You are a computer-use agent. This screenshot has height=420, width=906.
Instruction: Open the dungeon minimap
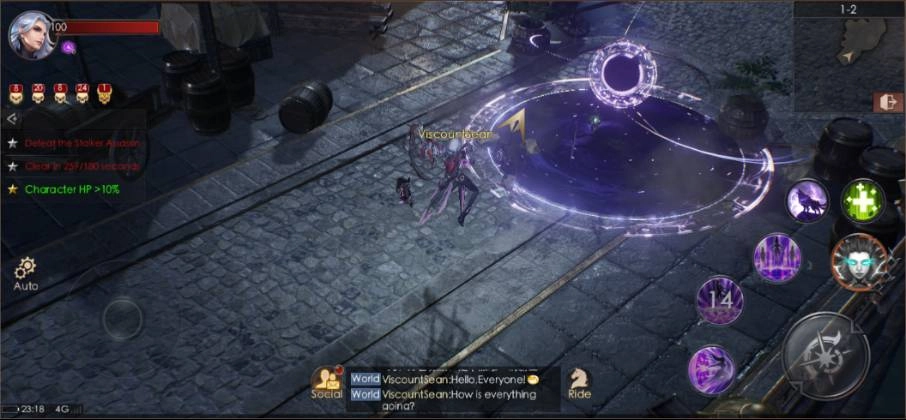(x=849, y=44)
